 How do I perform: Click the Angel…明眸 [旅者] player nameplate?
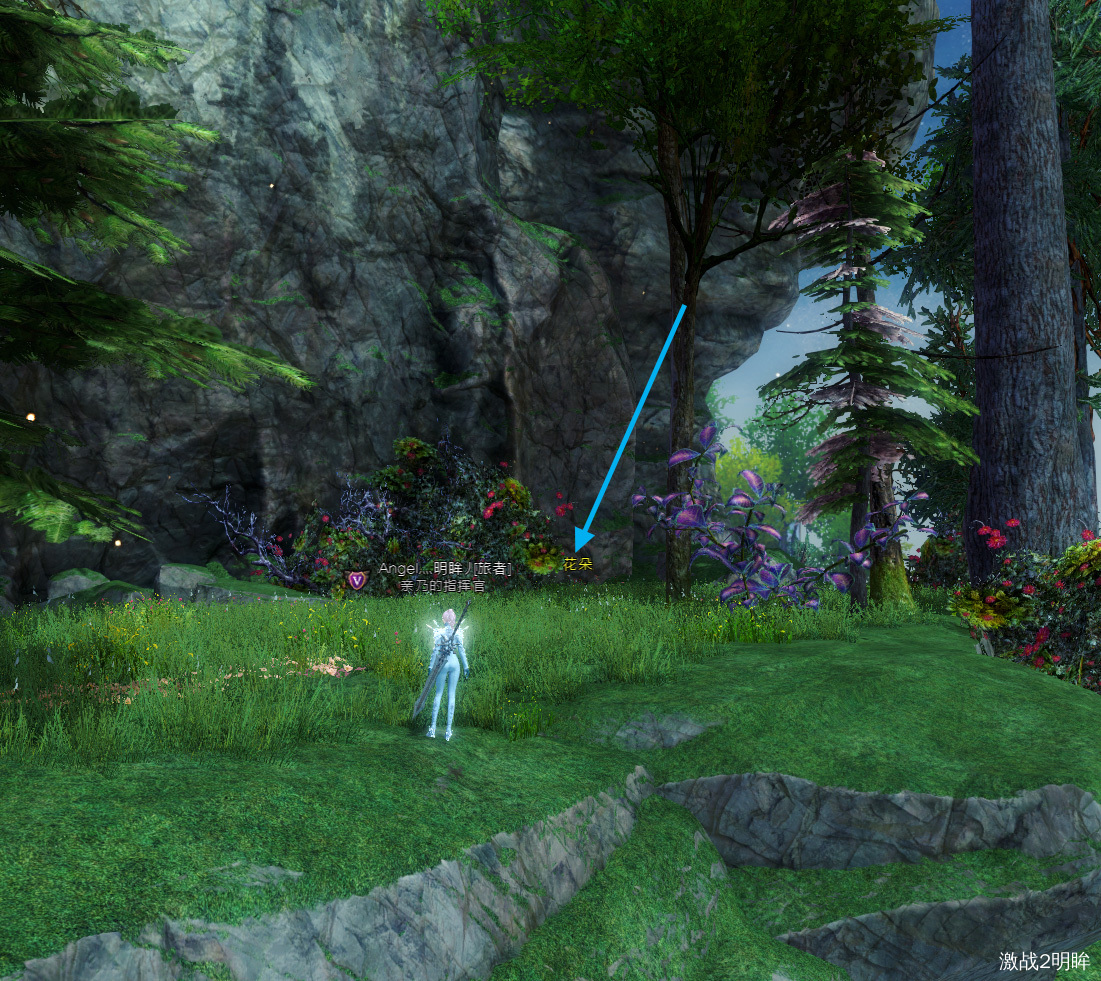445,569
